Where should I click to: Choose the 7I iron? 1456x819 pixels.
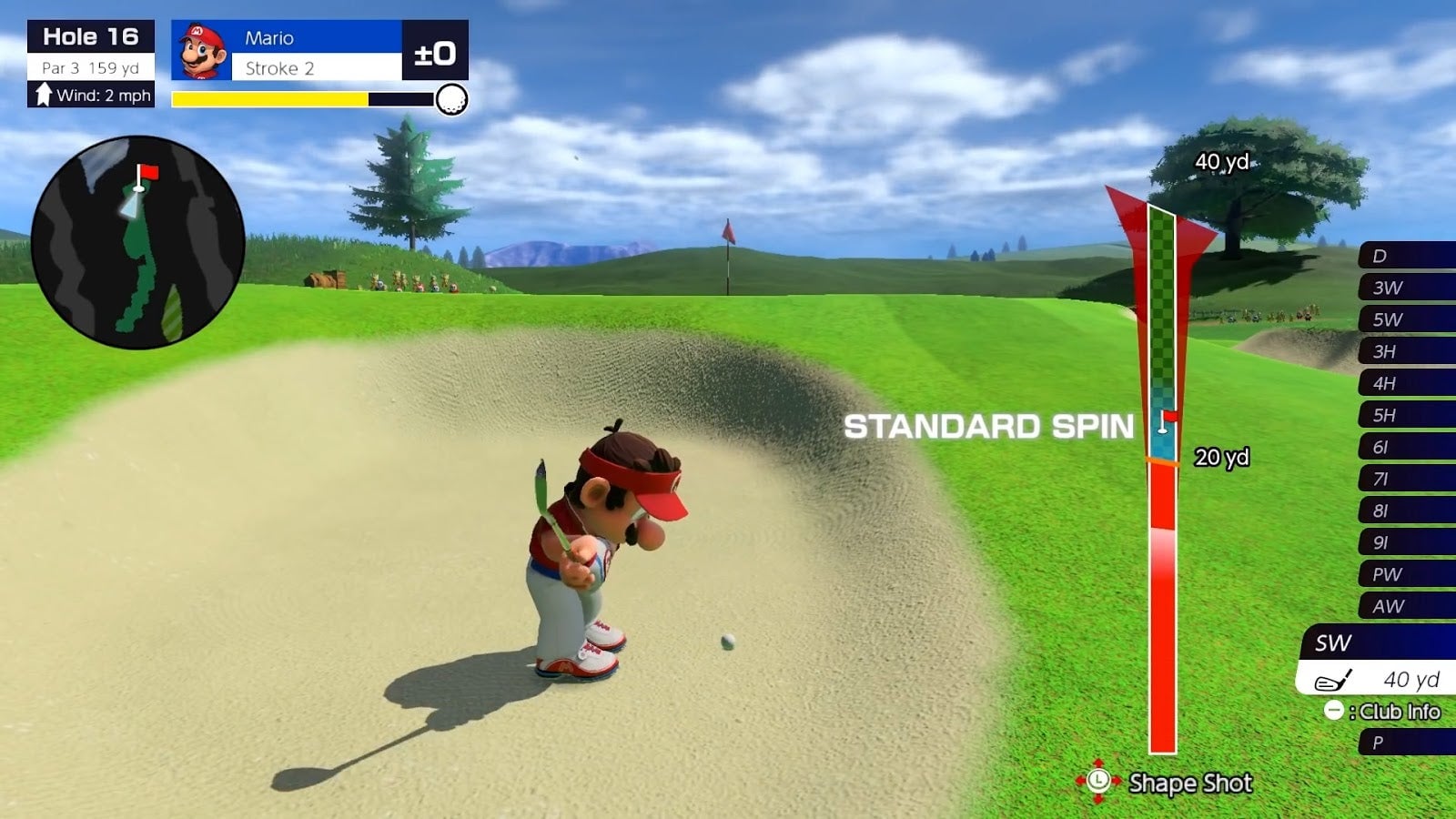(1407, 479)
